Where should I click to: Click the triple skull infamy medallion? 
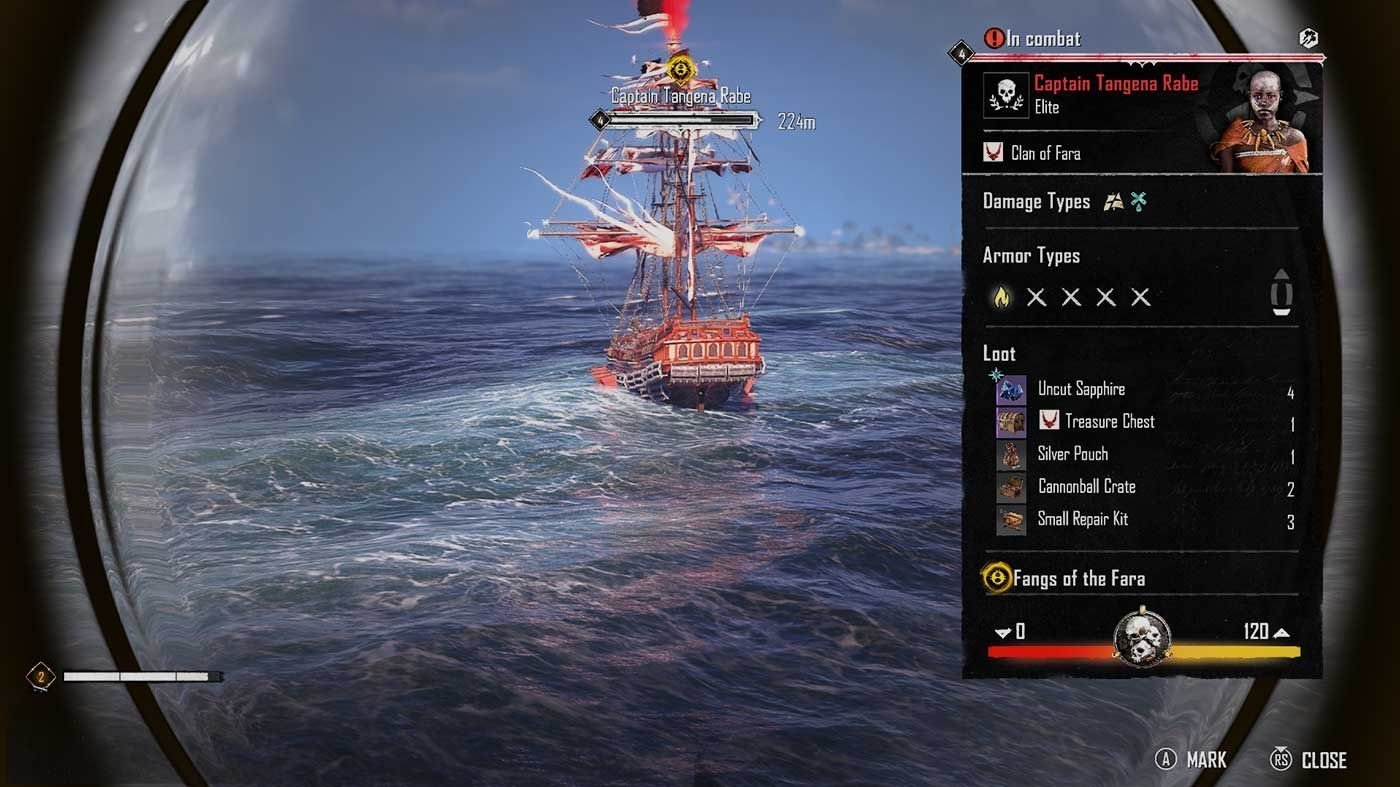coord(1142,636)
